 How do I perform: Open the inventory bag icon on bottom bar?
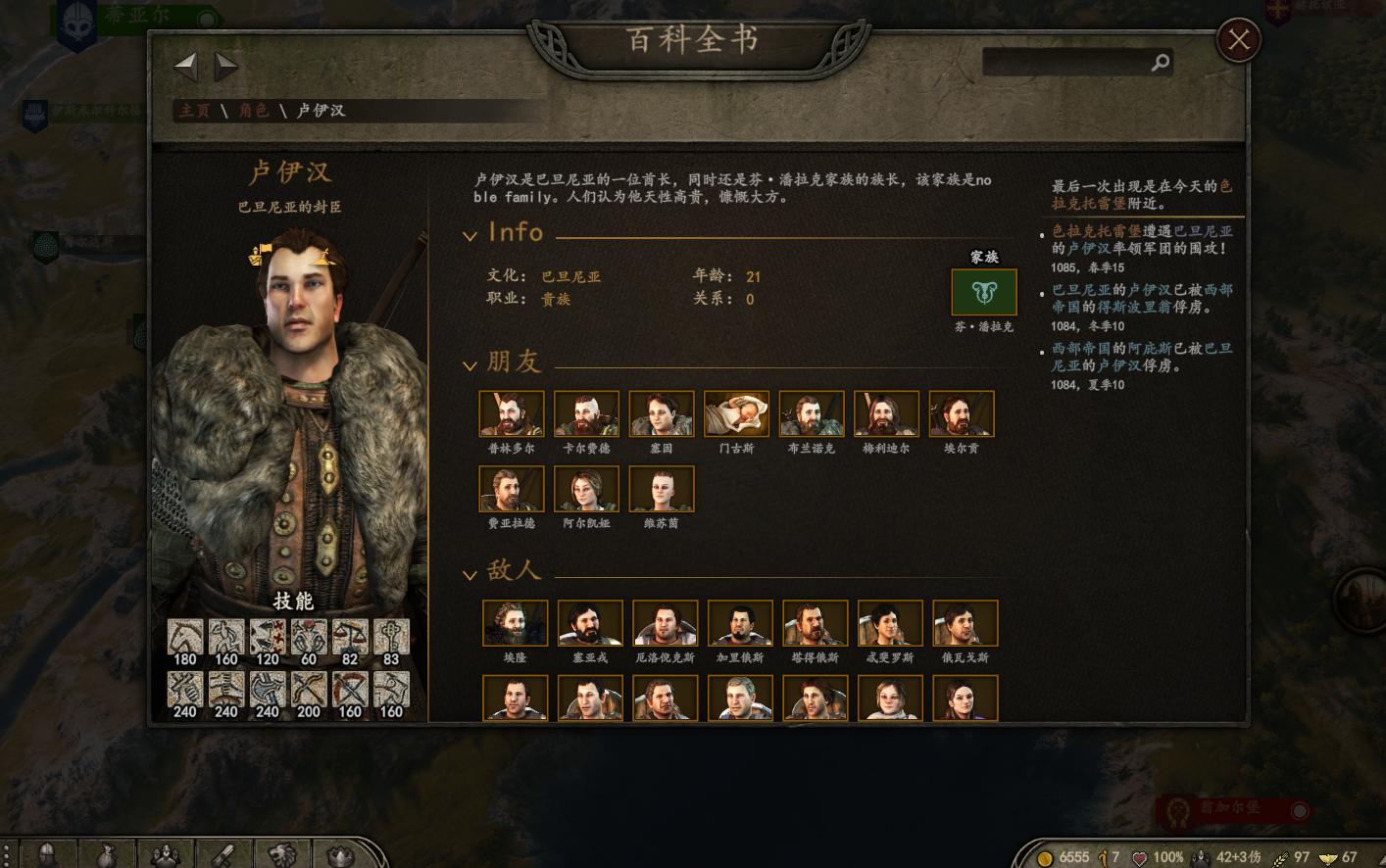click(106, 852)
